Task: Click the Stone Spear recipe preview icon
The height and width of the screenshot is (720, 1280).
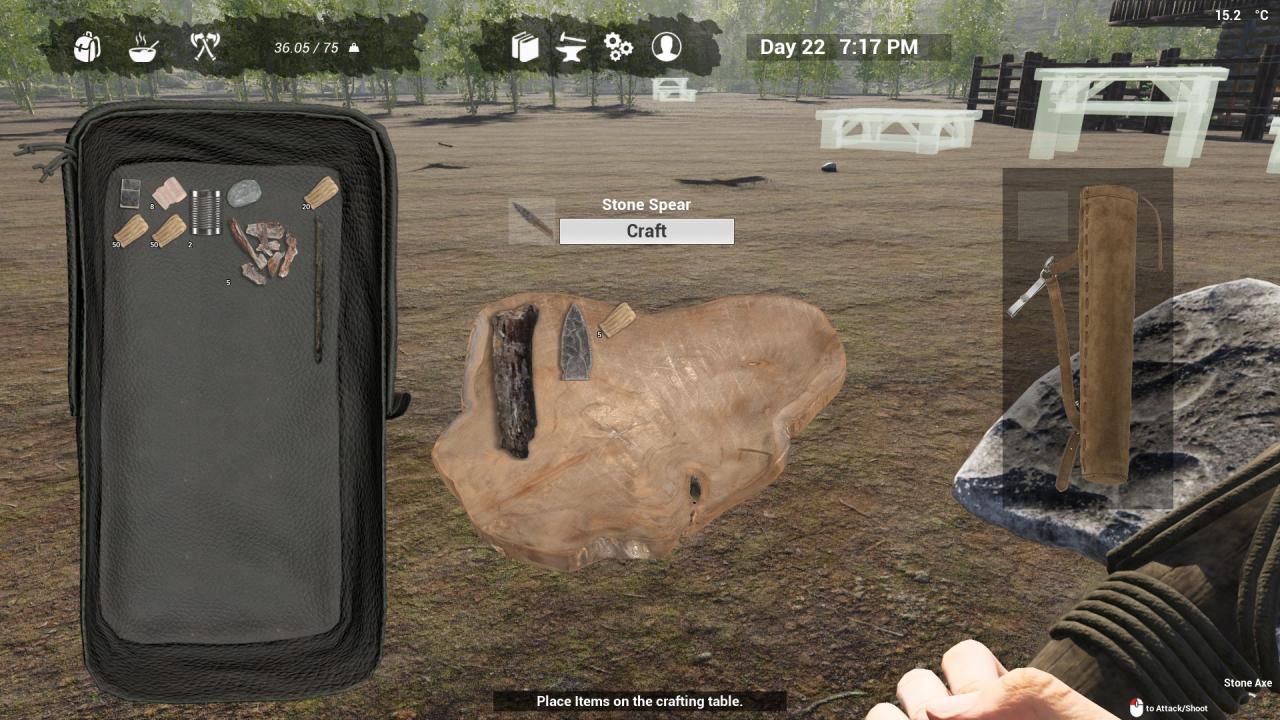Action: (531, 221)
